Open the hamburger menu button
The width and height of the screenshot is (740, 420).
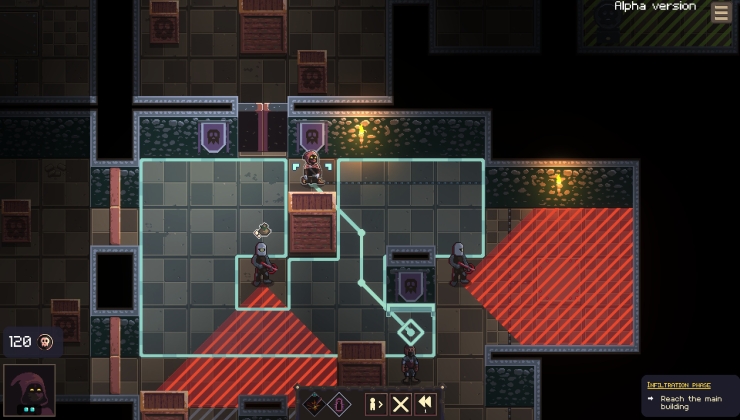click(720, 12)
